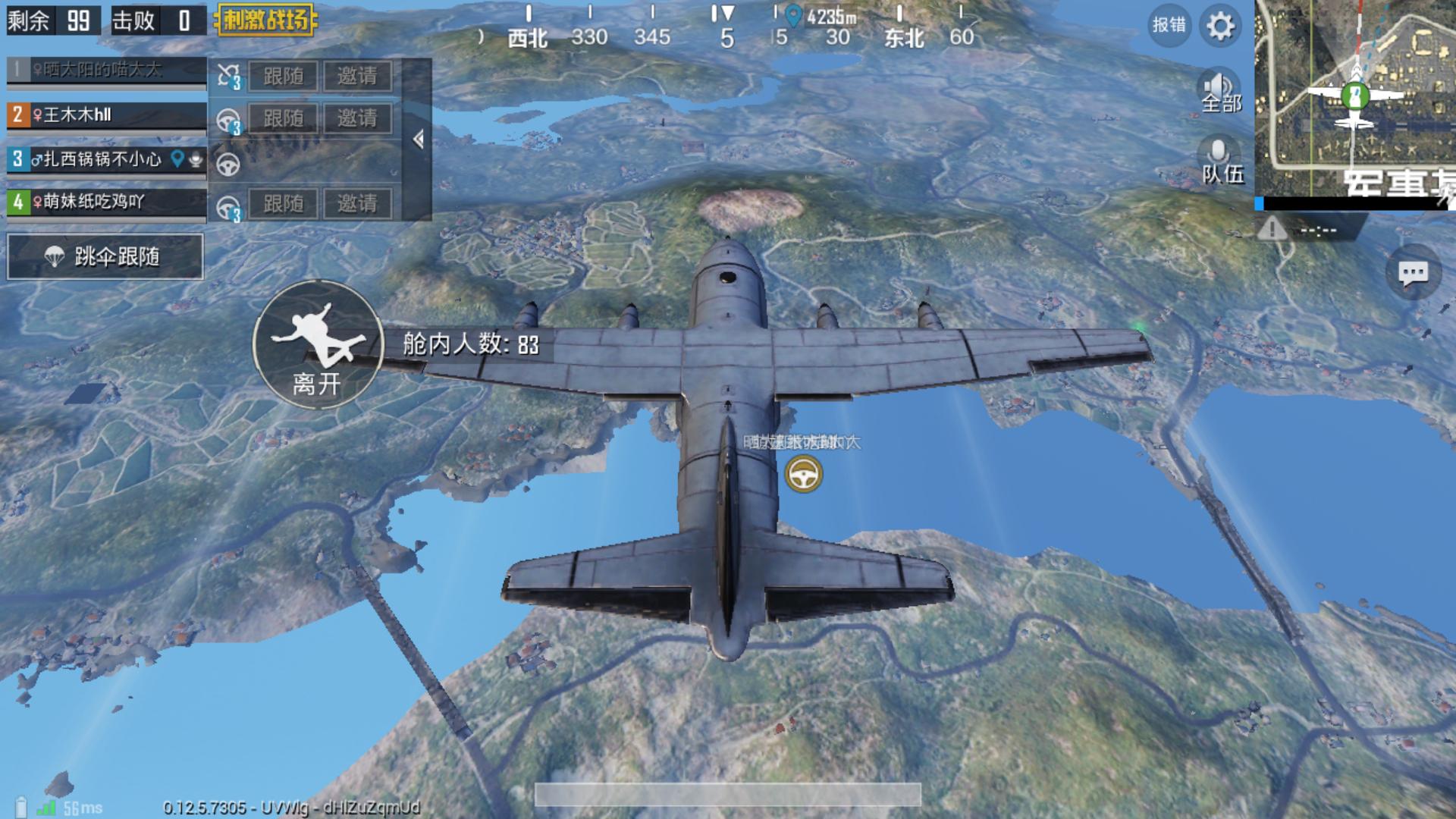Click 邀请 for 萌妹纸吃鸡吖

tap(357, 203)
